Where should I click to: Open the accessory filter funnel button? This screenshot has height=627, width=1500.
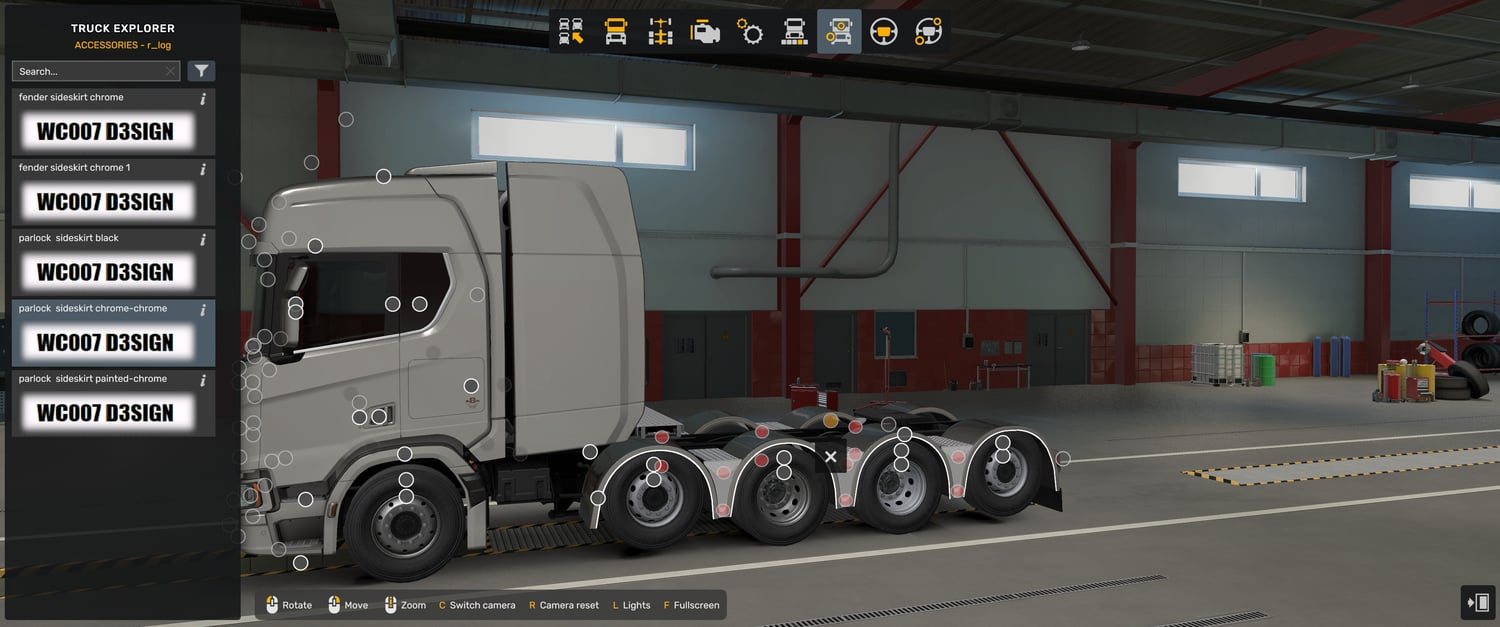coord(201,71)
